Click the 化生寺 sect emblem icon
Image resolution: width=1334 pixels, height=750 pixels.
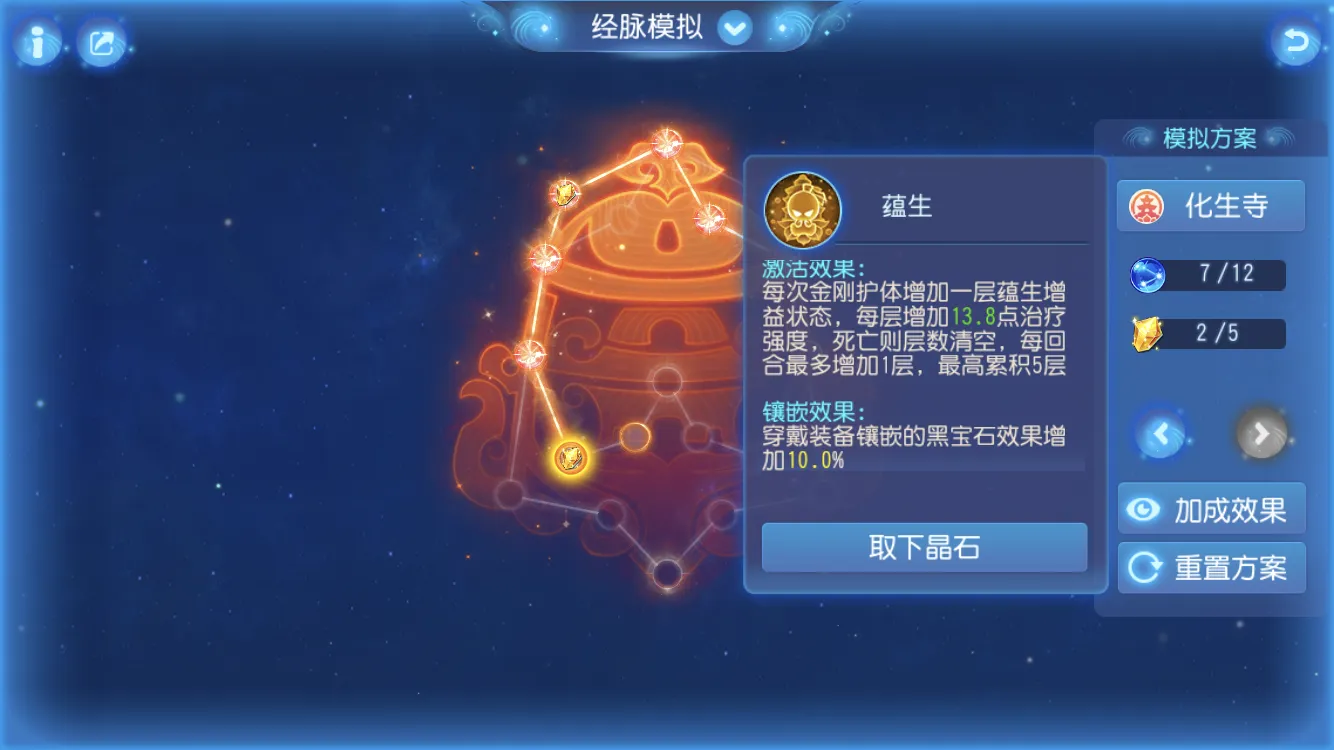pos(1148,205)
